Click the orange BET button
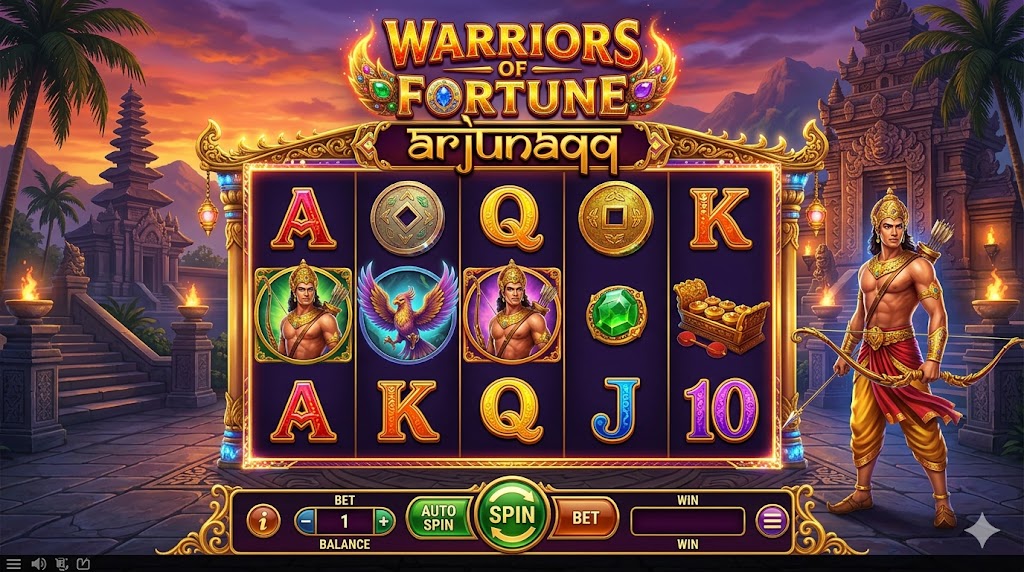The image size is (1024, 572). tap(585, 518)
